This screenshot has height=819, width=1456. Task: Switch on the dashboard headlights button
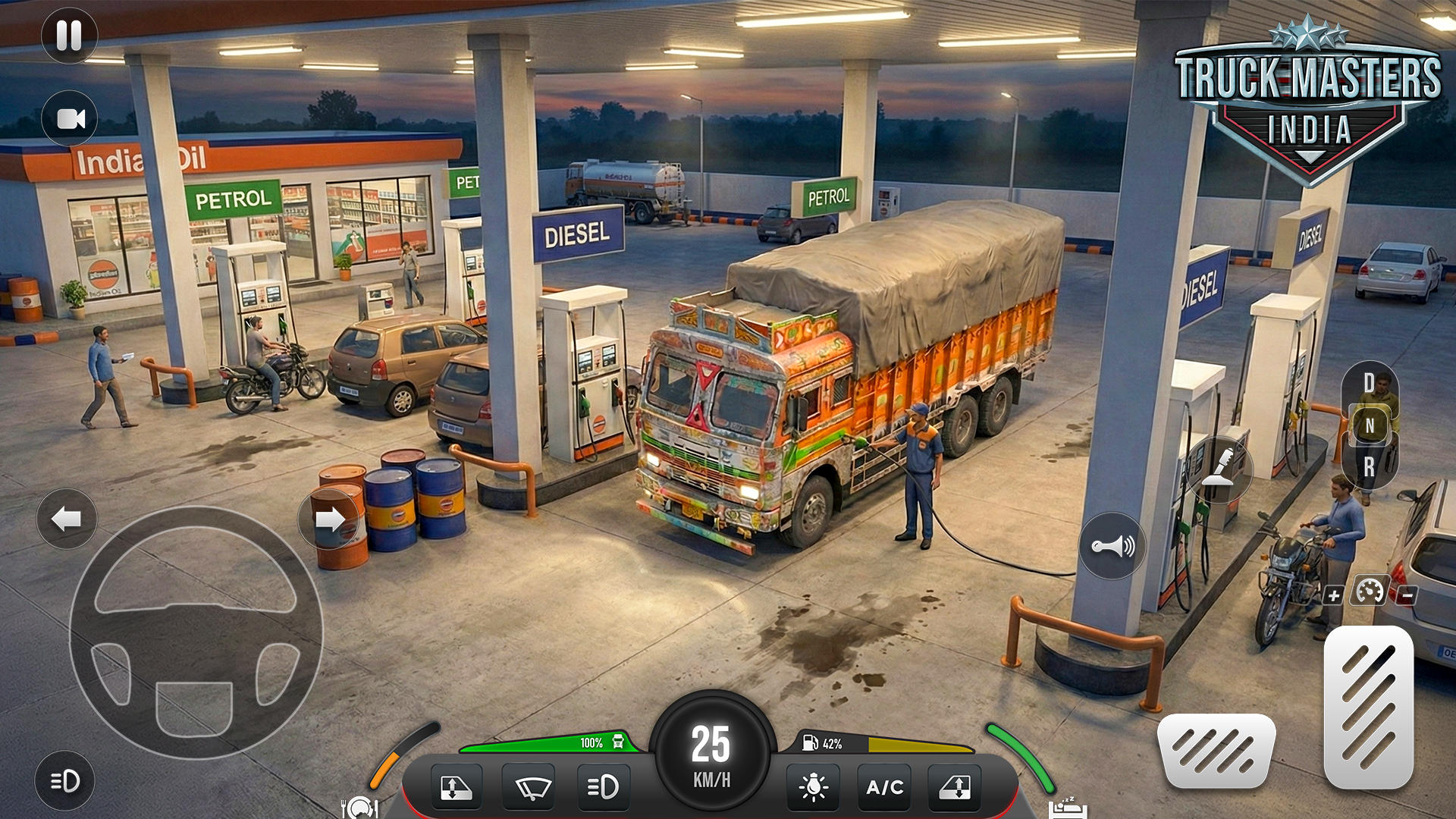(x=603, y=788)
